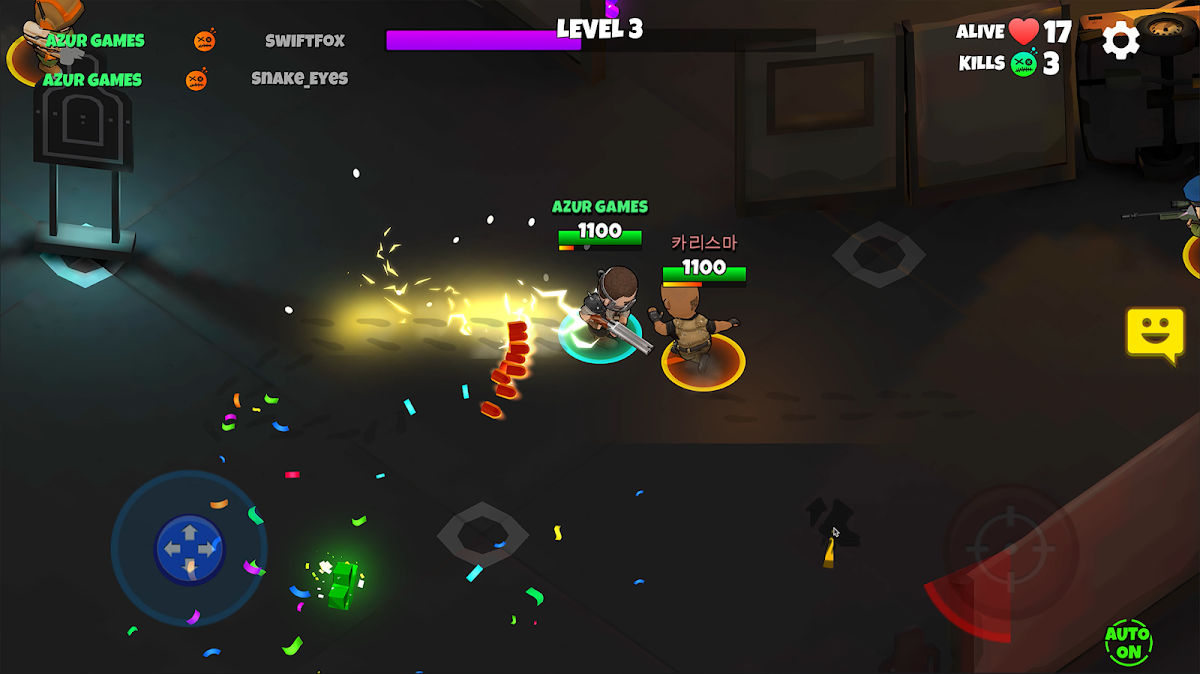Open the yellow emoji chat bubble
1200x674 pixels.
point(1155,333)
